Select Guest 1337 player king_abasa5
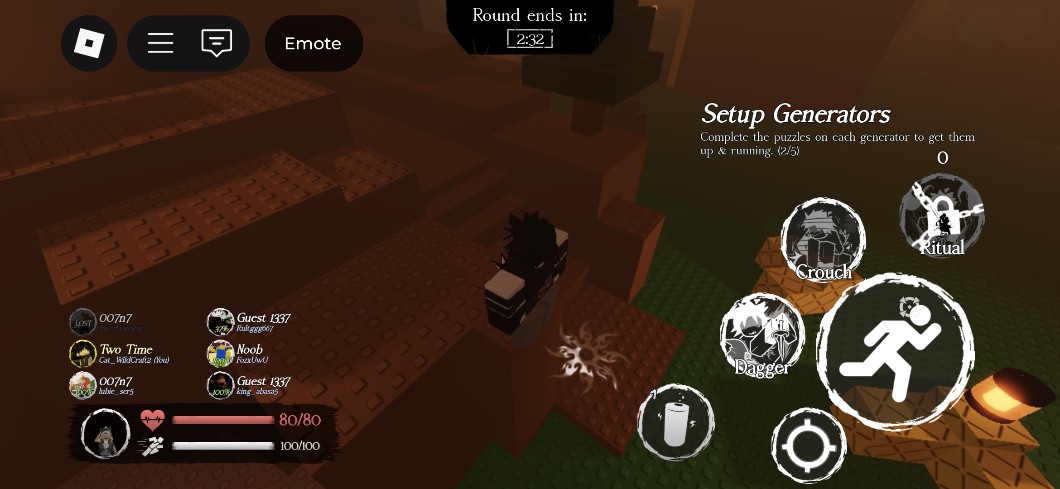The width and height of the screenshot is (1060, 489). 250,385
